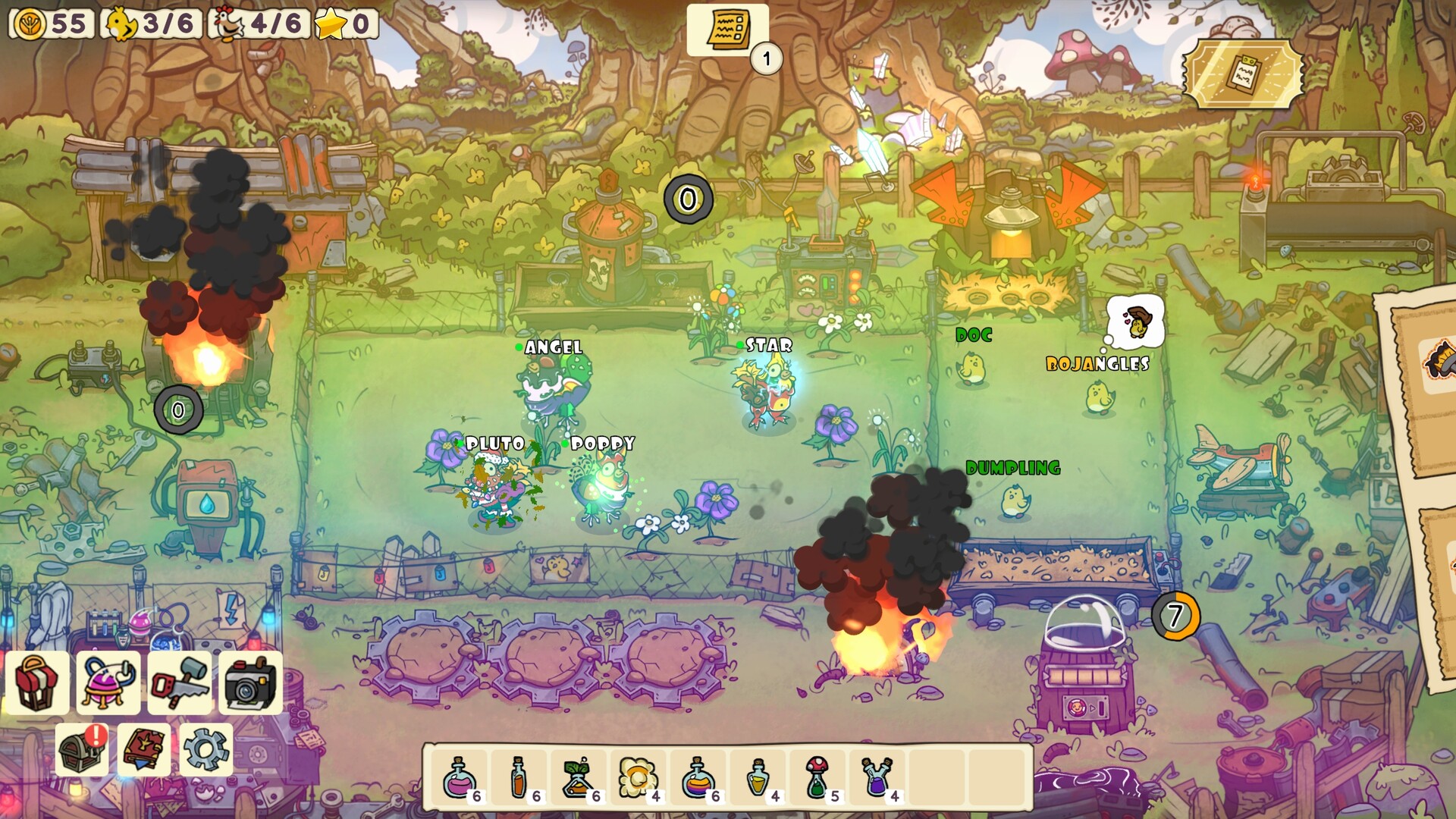This screenshot has width=1456, height=819.
Task: Select the saw and hammer build tool
Action: tap(179, 682)
